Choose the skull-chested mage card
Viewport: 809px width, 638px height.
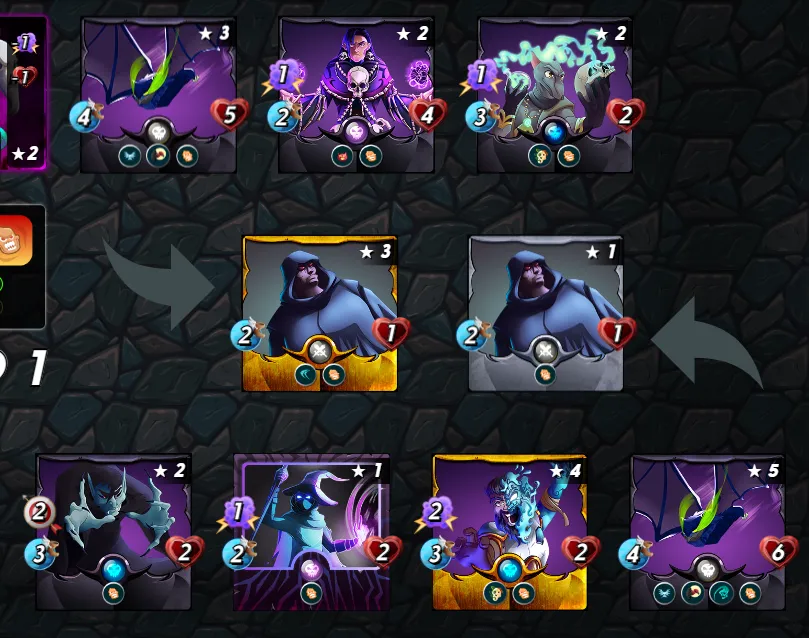(x=356, y=94)
